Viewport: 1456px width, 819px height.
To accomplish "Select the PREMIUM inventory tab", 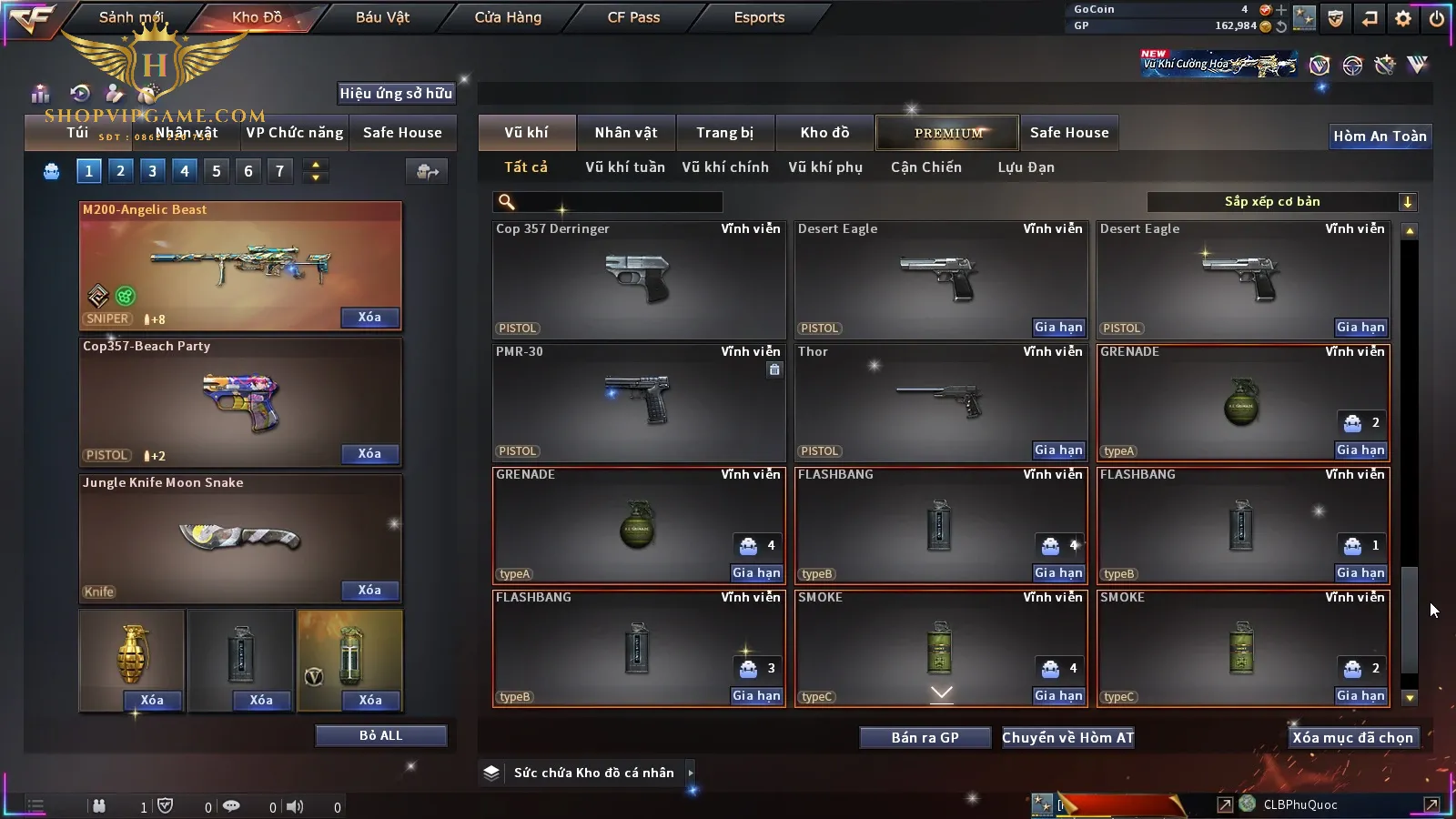I will [947, 133].
